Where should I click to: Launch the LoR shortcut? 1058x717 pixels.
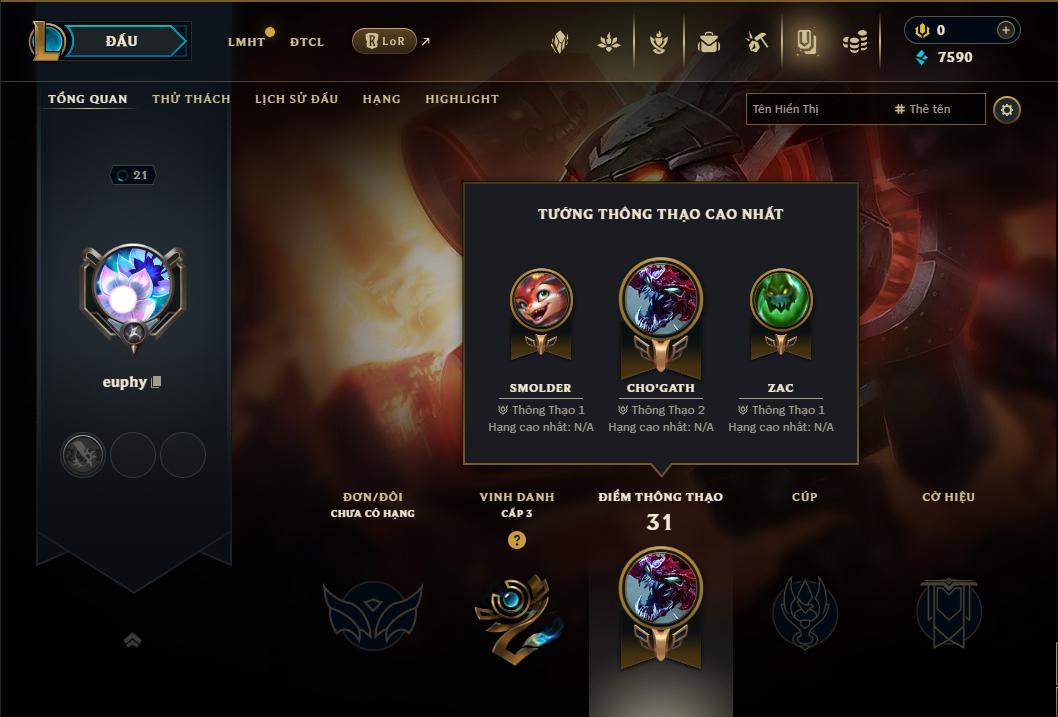pos(385,41)
